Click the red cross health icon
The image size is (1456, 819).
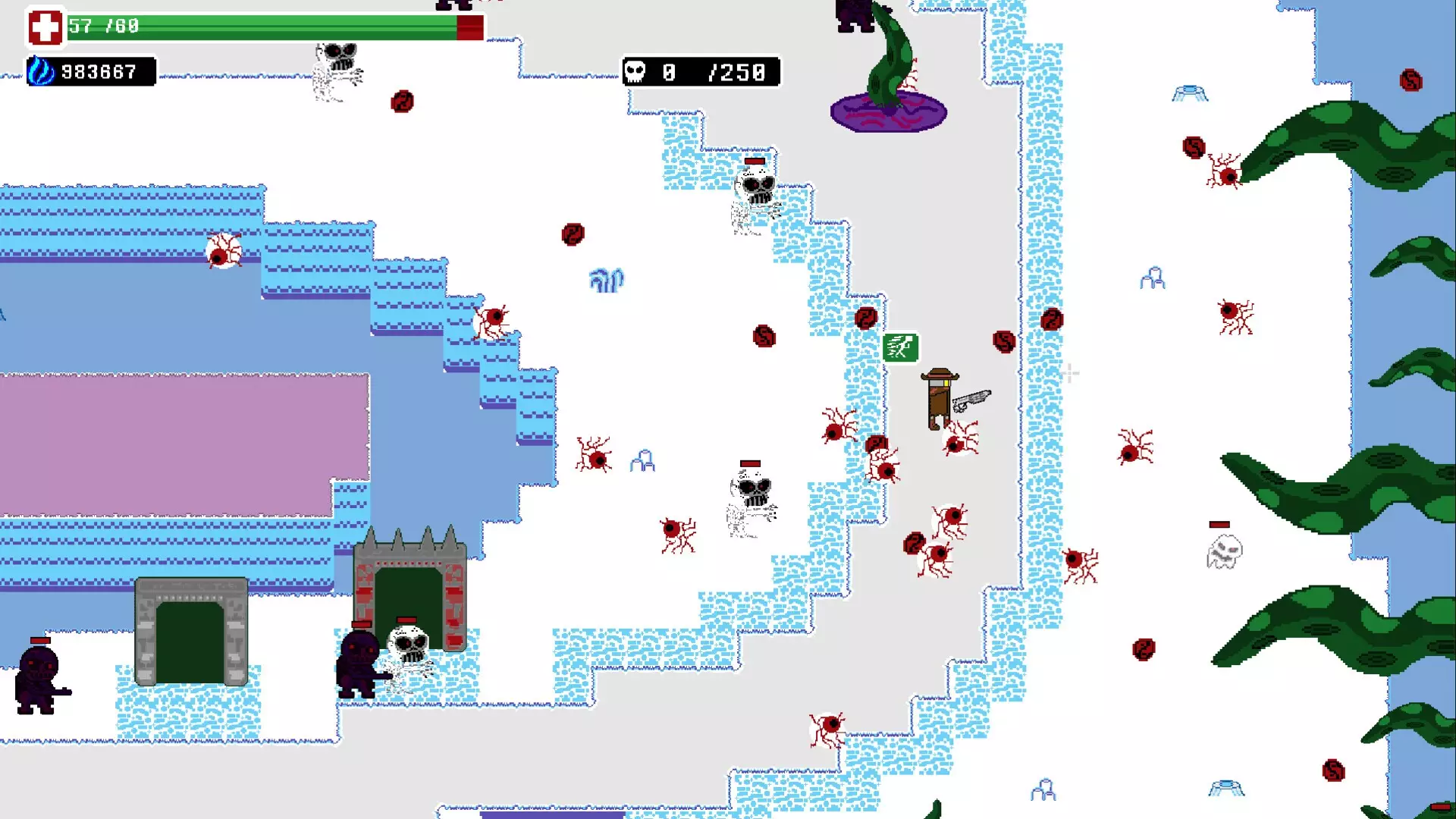45,27
